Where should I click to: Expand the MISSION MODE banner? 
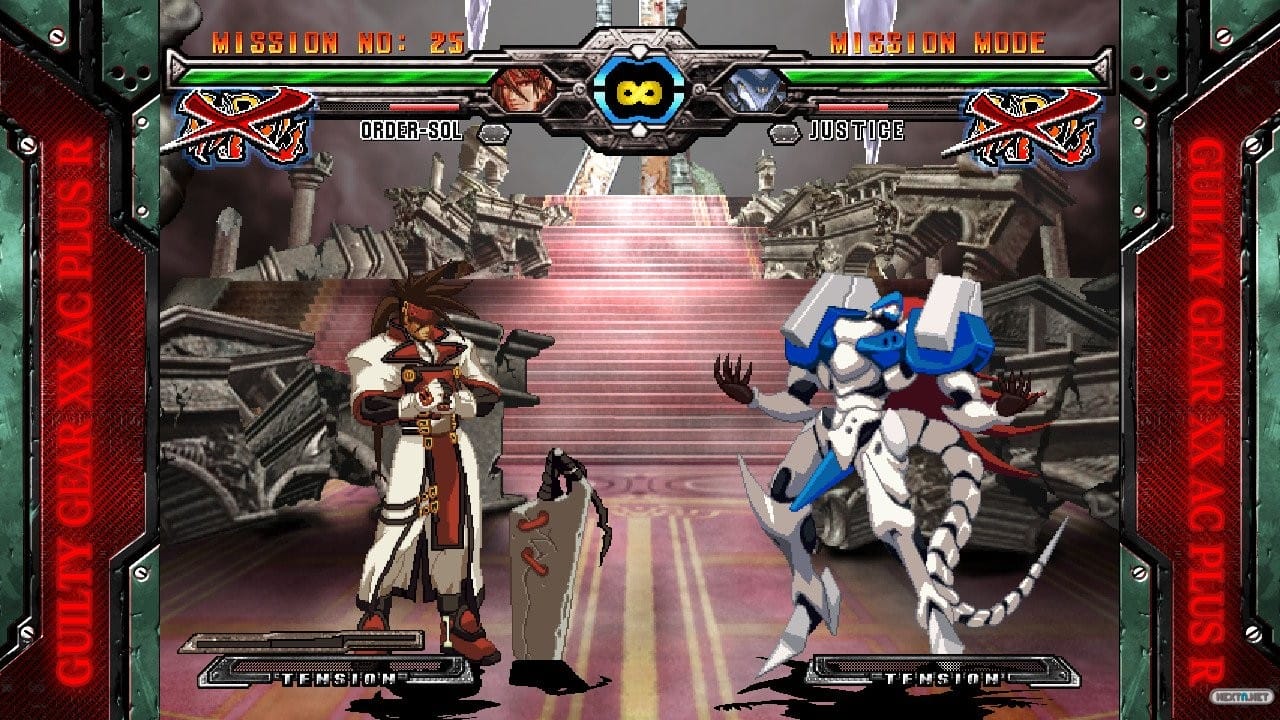tap(938, 42)
